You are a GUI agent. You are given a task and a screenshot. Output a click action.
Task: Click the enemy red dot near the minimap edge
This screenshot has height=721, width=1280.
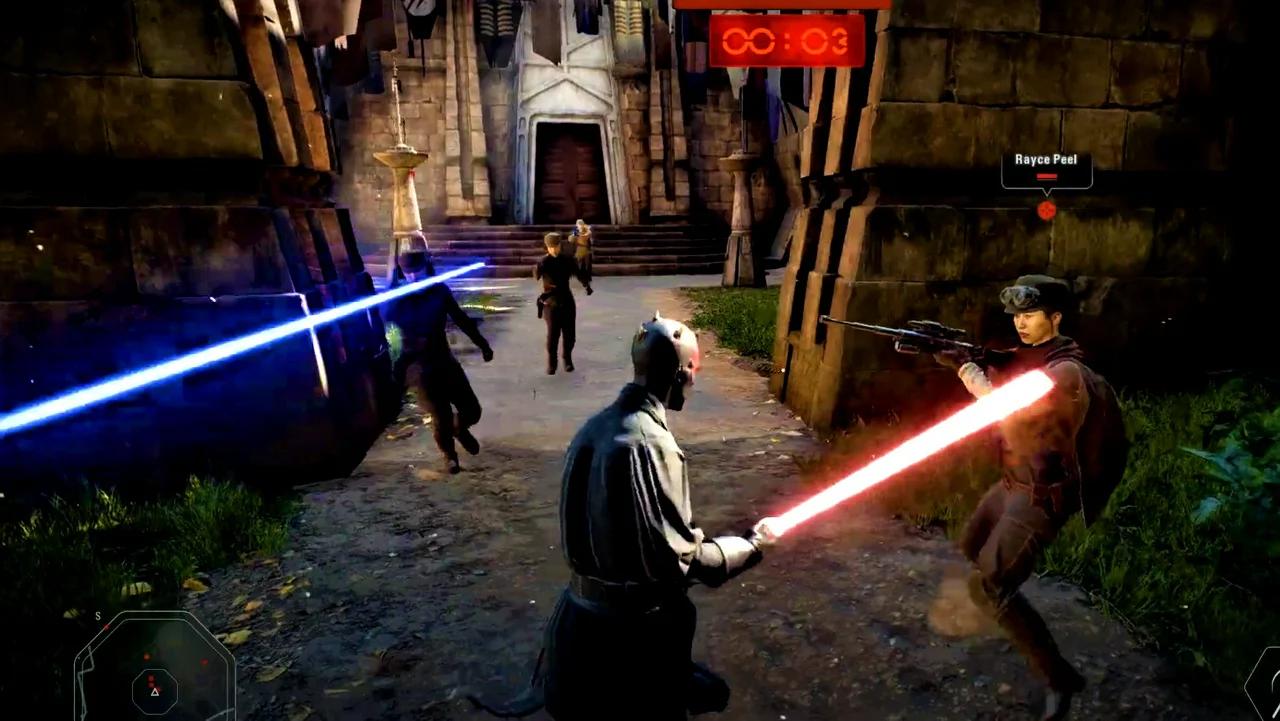106,627
